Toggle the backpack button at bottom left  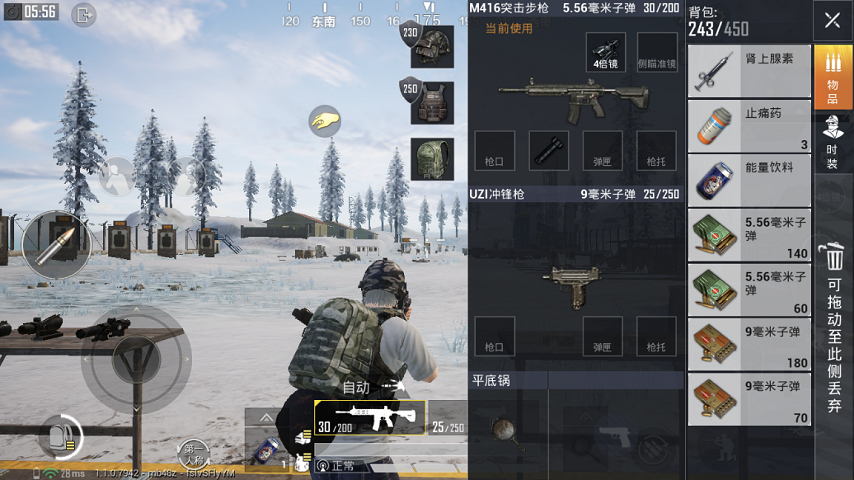tap(59, 436)
